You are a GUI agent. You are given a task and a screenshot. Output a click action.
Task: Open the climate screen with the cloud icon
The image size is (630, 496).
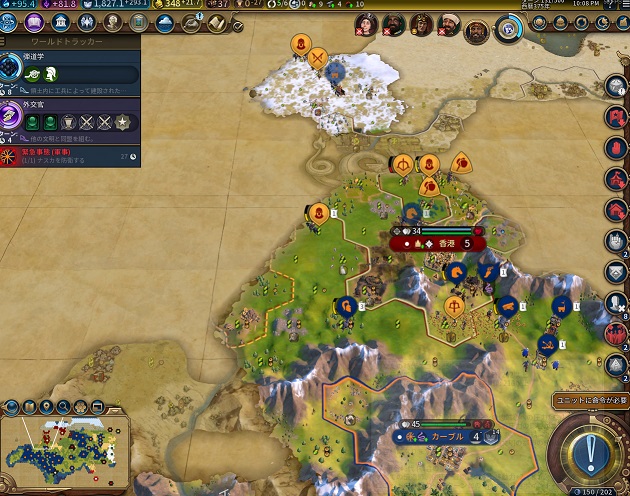[165, 23]
